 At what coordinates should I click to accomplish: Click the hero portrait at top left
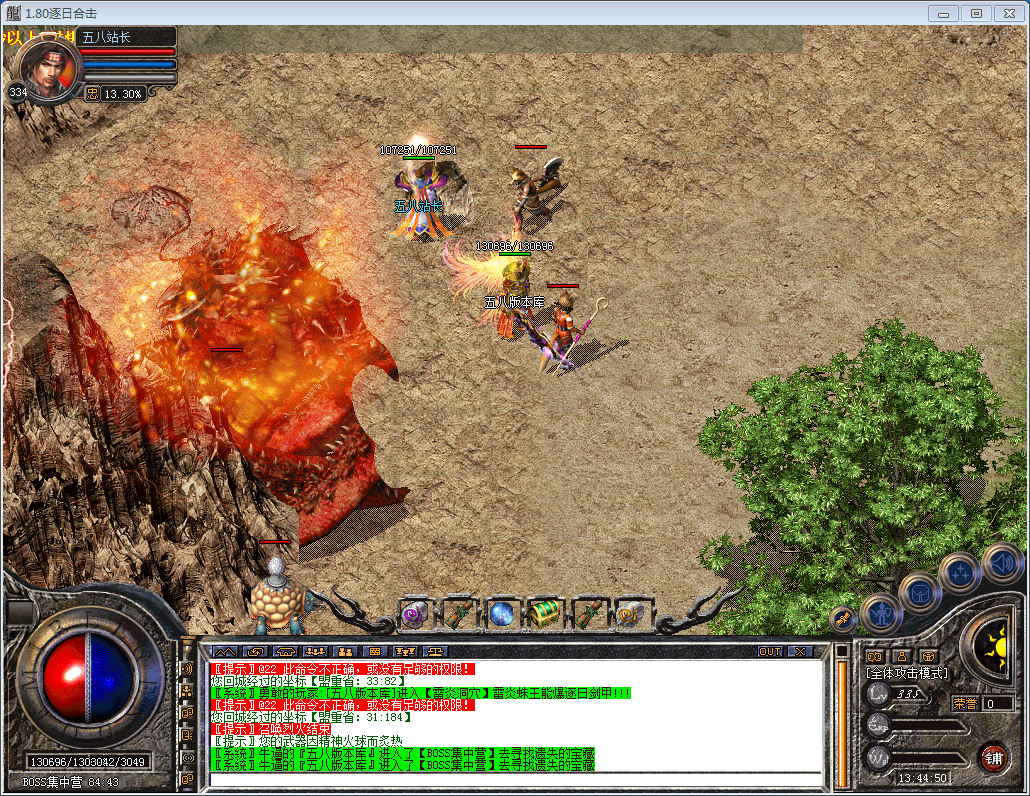(x=48, y=69)
